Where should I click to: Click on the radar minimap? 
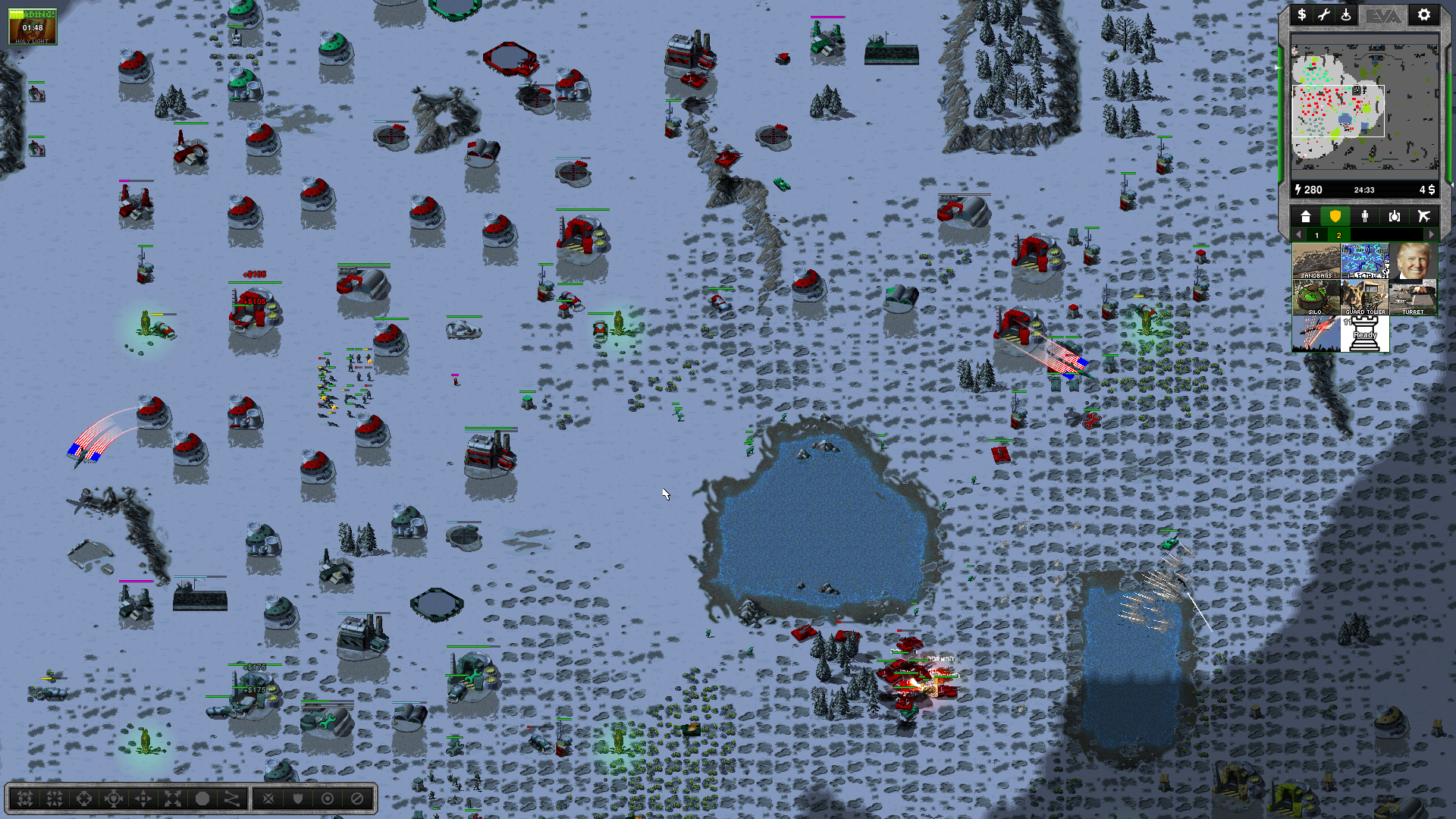click(1363, 106)
